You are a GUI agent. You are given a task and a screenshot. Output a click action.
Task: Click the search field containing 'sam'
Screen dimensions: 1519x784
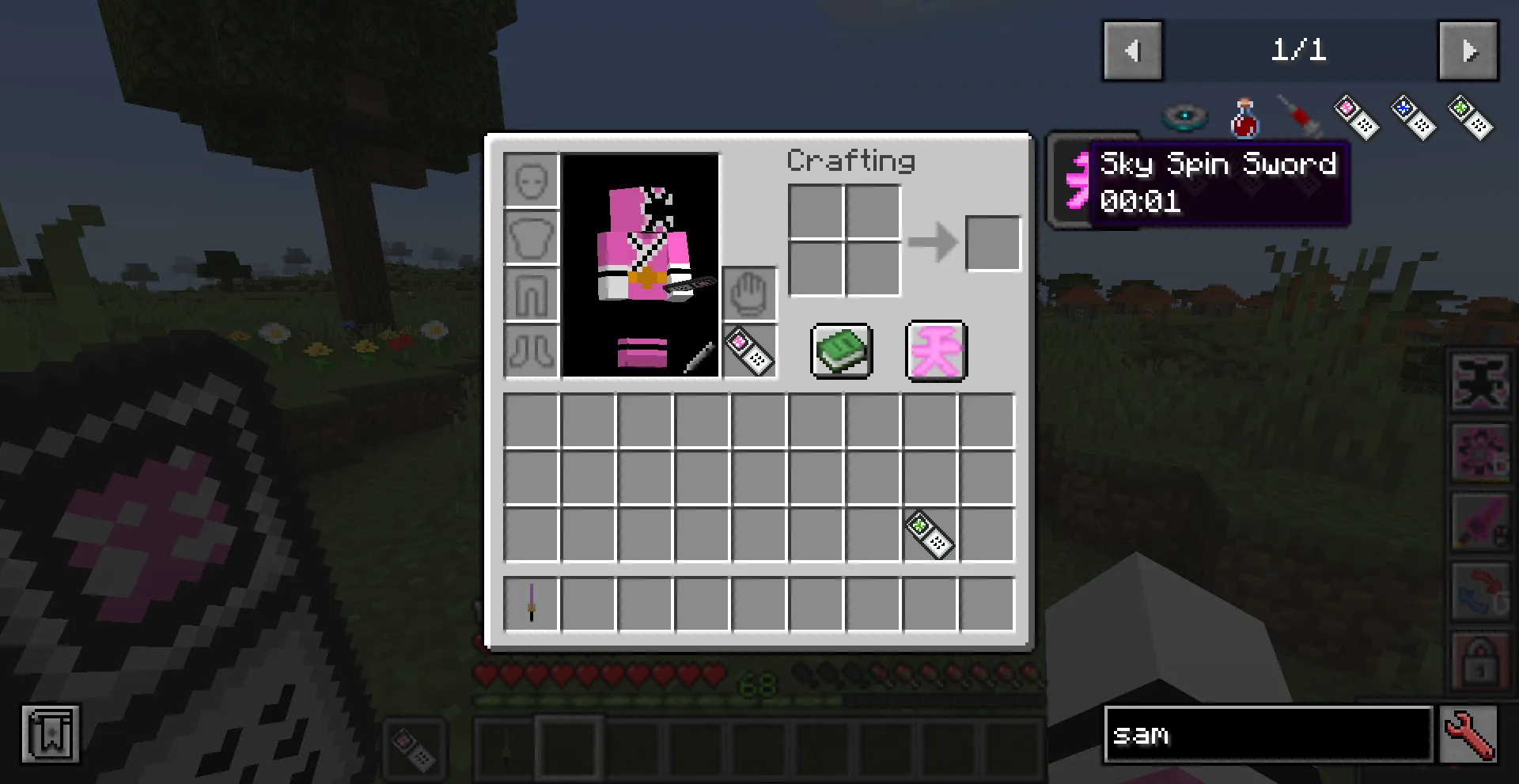(x=1266, y=735)
